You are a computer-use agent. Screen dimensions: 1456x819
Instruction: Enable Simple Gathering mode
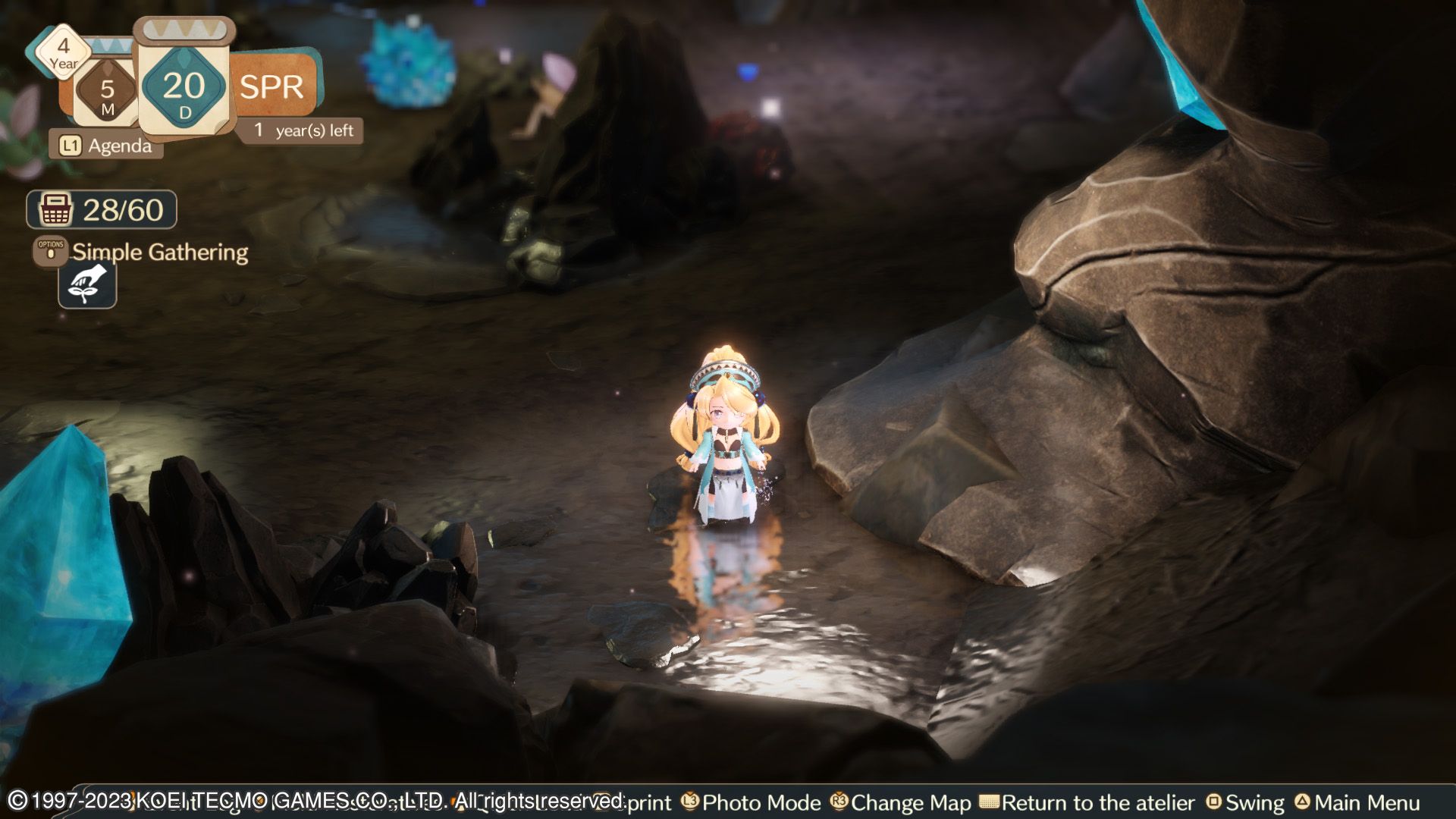[159, 253]
